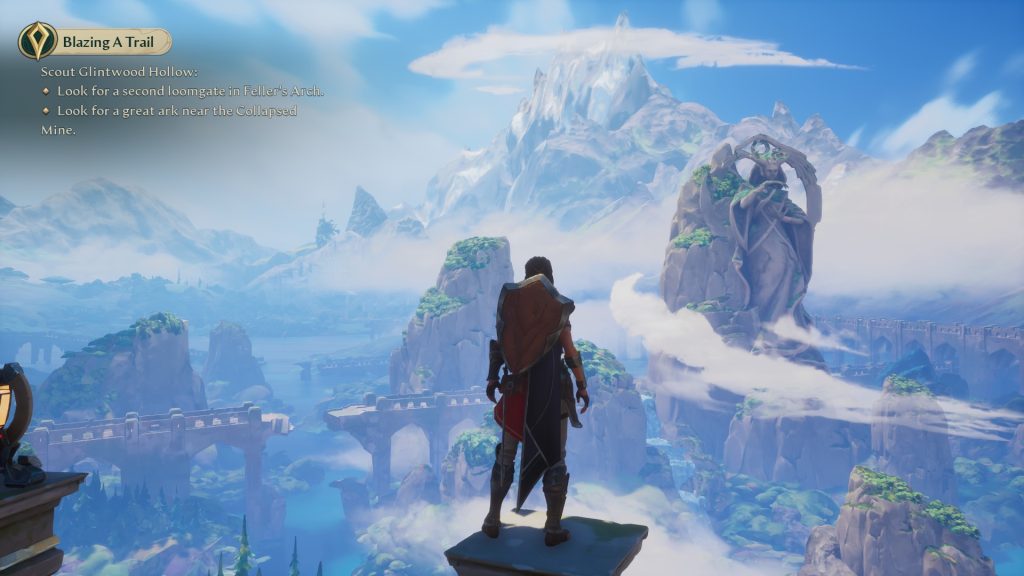1024x576 pixels.
Task: Select the Feller's Arch loomgate objective
Action: [x=189, y=91]
